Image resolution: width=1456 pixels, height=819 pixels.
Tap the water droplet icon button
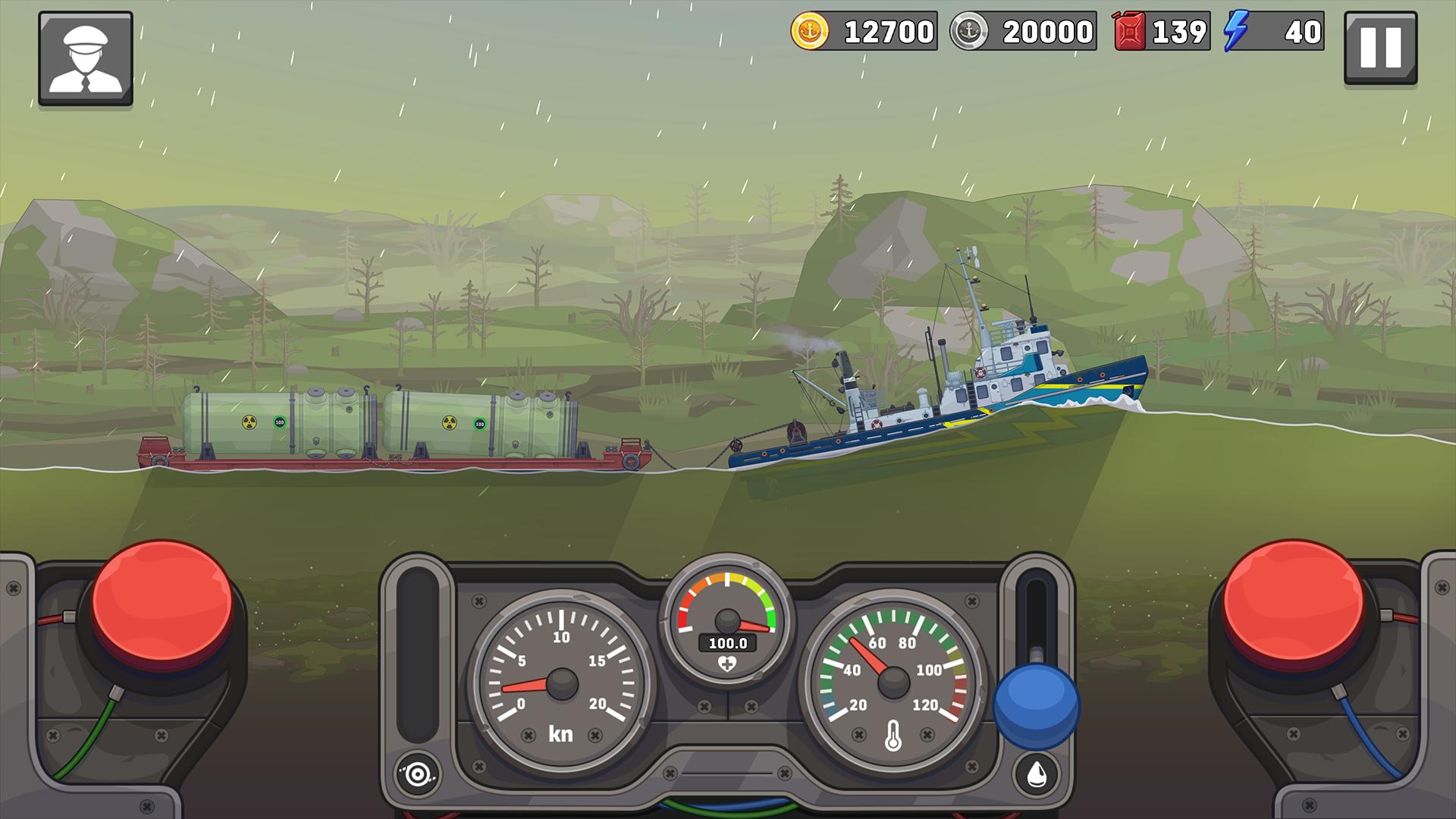(1037, 773)
